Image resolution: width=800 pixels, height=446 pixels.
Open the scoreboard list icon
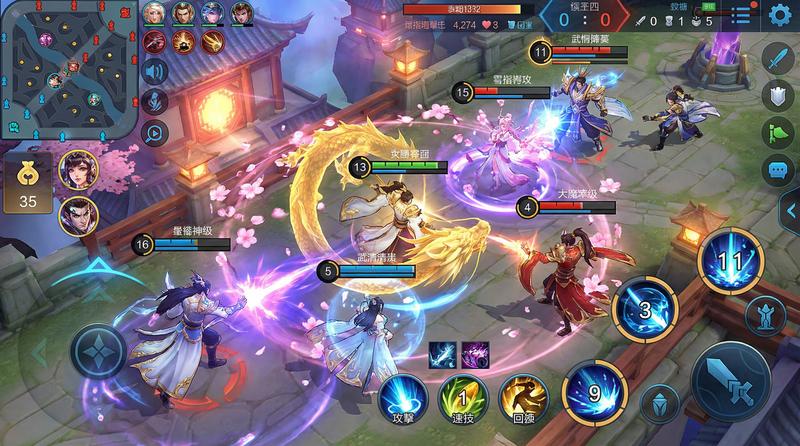(x=740, y=14)
